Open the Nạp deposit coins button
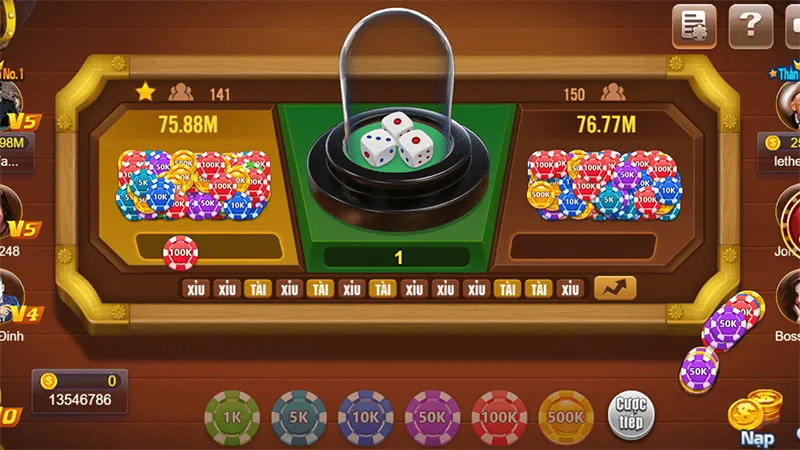800x450 pixels. (757, 420)
